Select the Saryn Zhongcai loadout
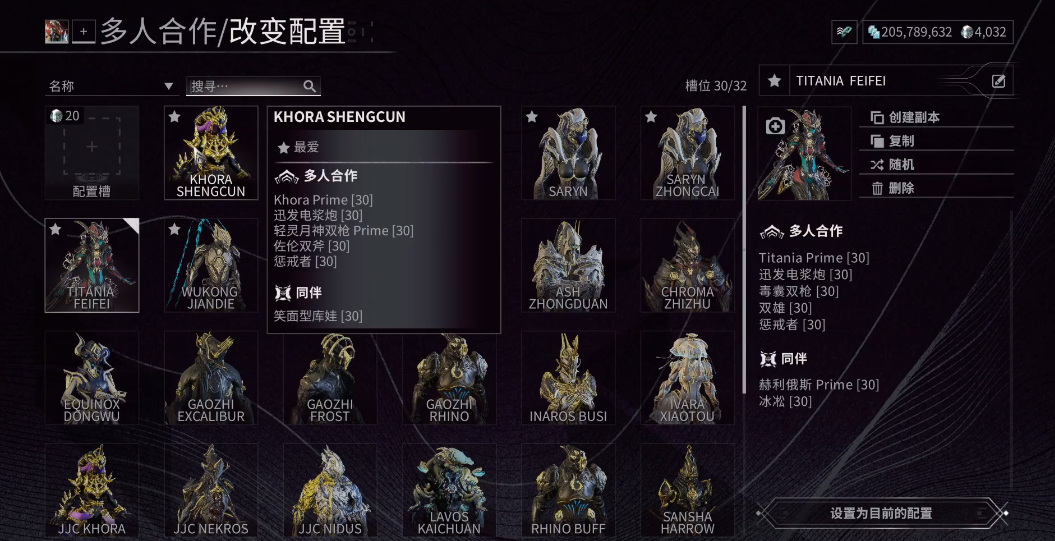 point(687,153)
